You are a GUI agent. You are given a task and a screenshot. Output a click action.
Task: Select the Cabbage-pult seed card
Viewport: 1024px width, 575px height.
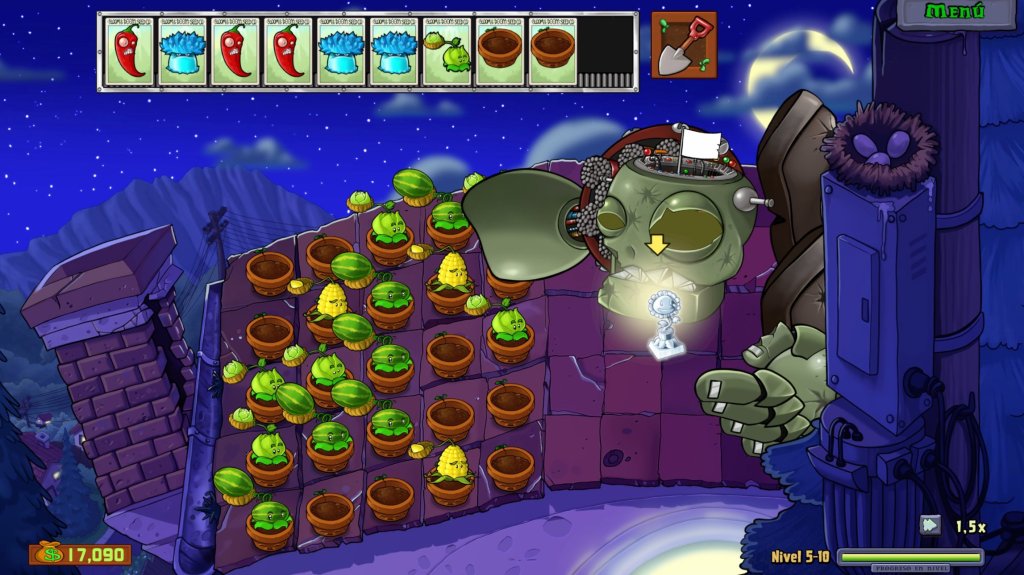click(x=446, y=52)
